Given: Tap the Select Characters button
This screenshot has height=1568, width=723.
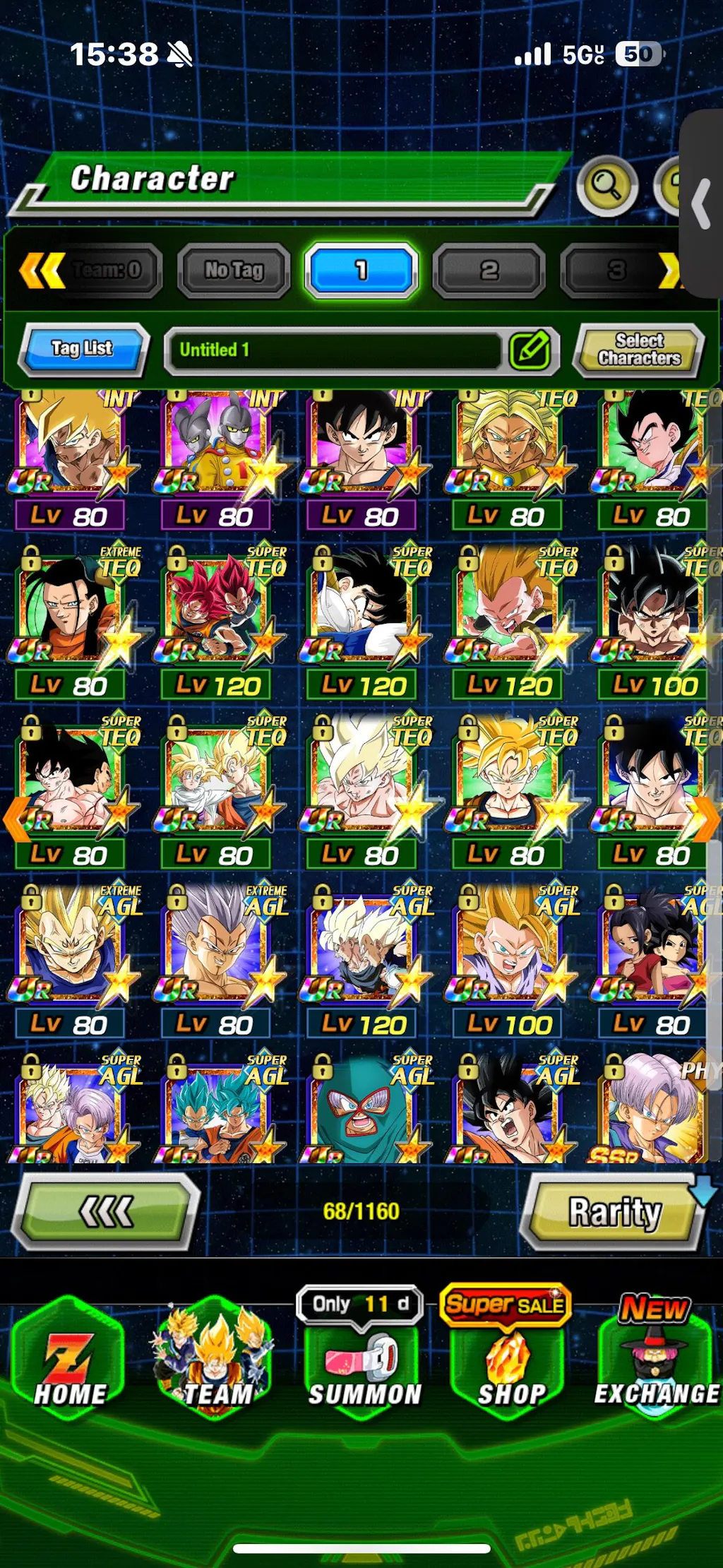Looking at the screenshot, I should pyautogui.click(x=639, y=350).
